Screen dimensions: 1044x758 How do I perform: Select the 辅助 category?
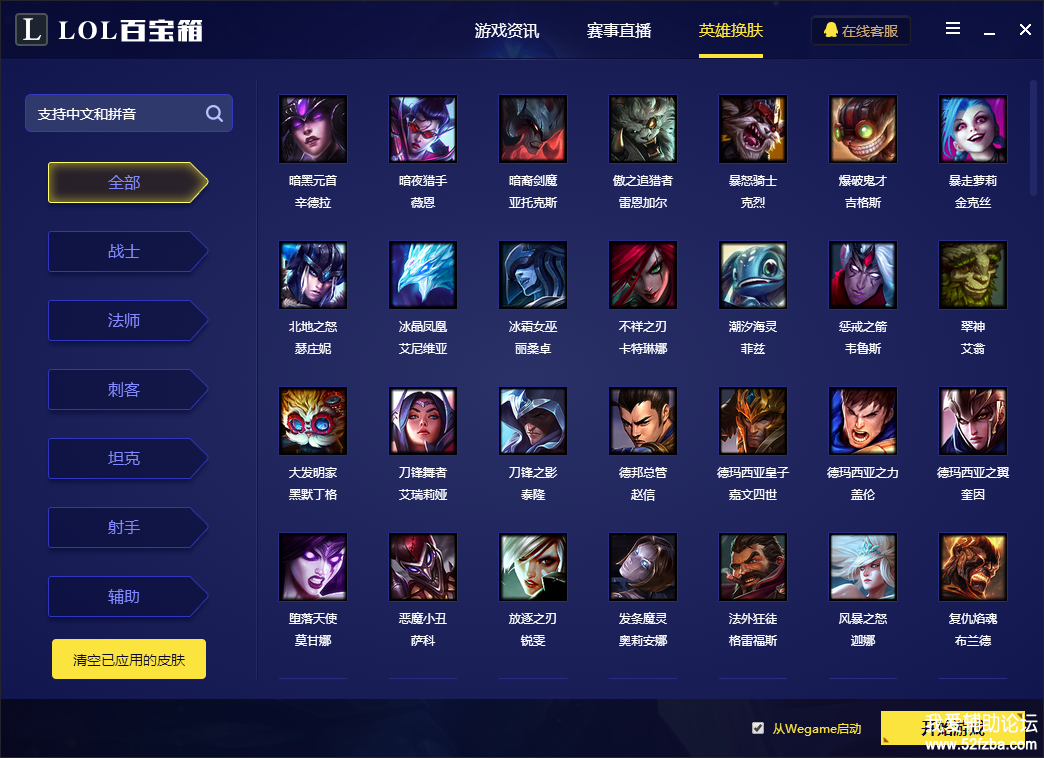pyautogui.click(x=125, y=597)
